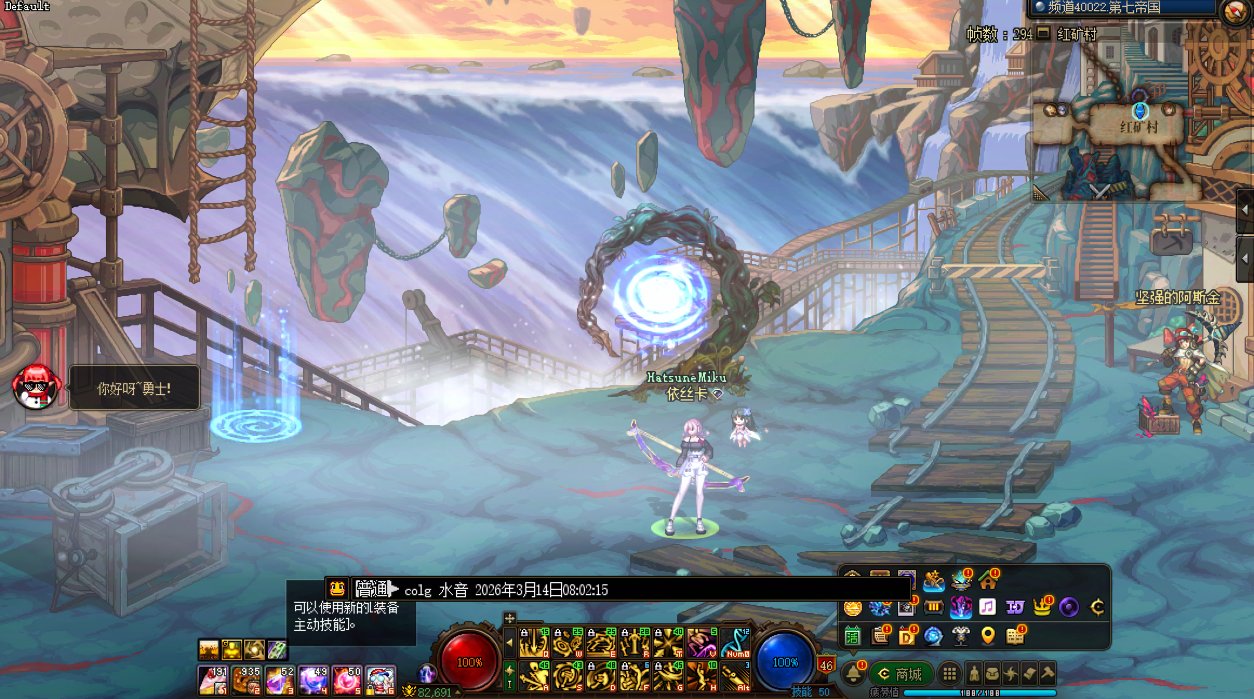Click the purple orb icon

coord(1070,607)
